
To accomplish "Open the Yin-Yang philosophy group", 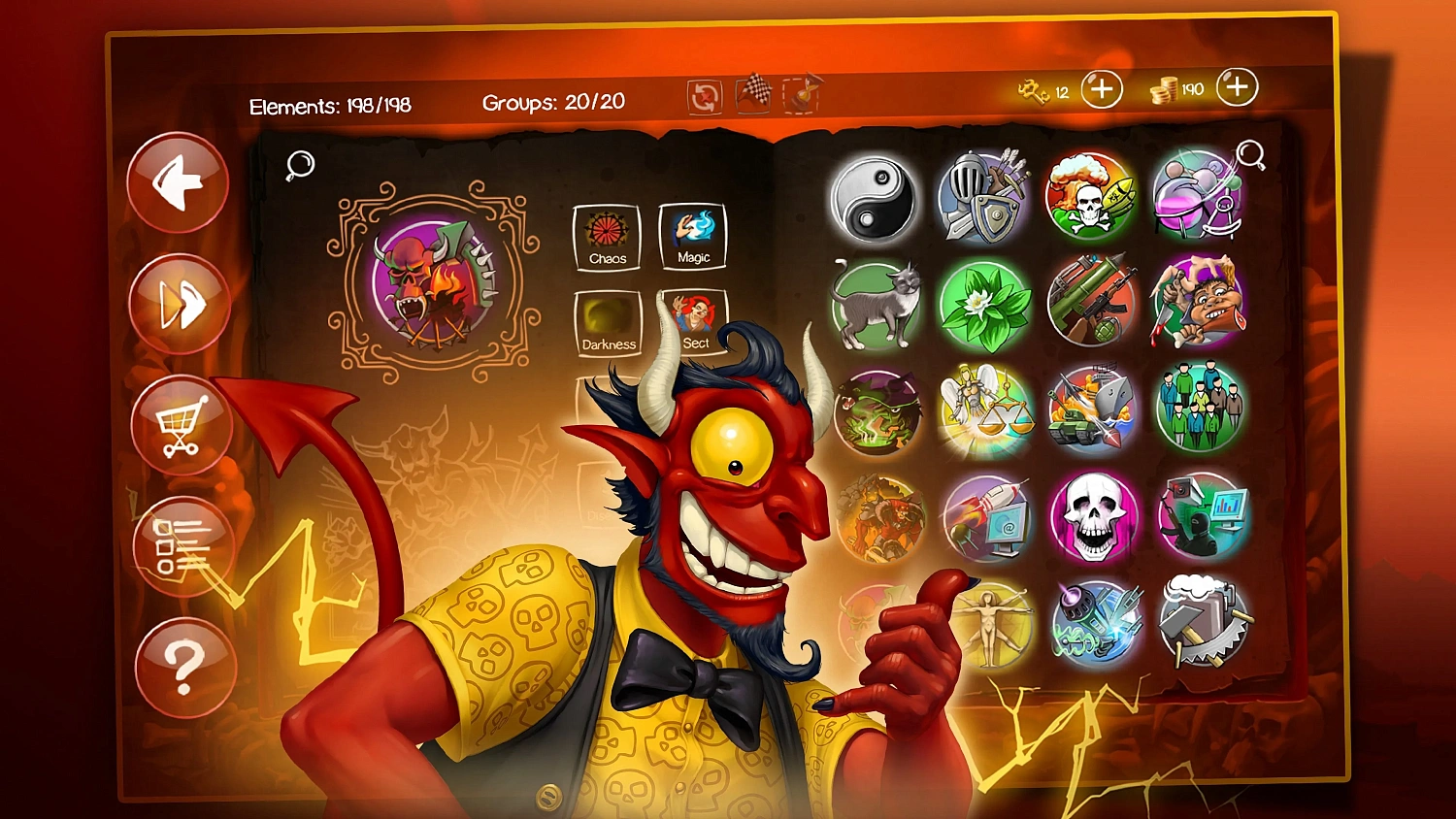I will click(x=875, y=197).
